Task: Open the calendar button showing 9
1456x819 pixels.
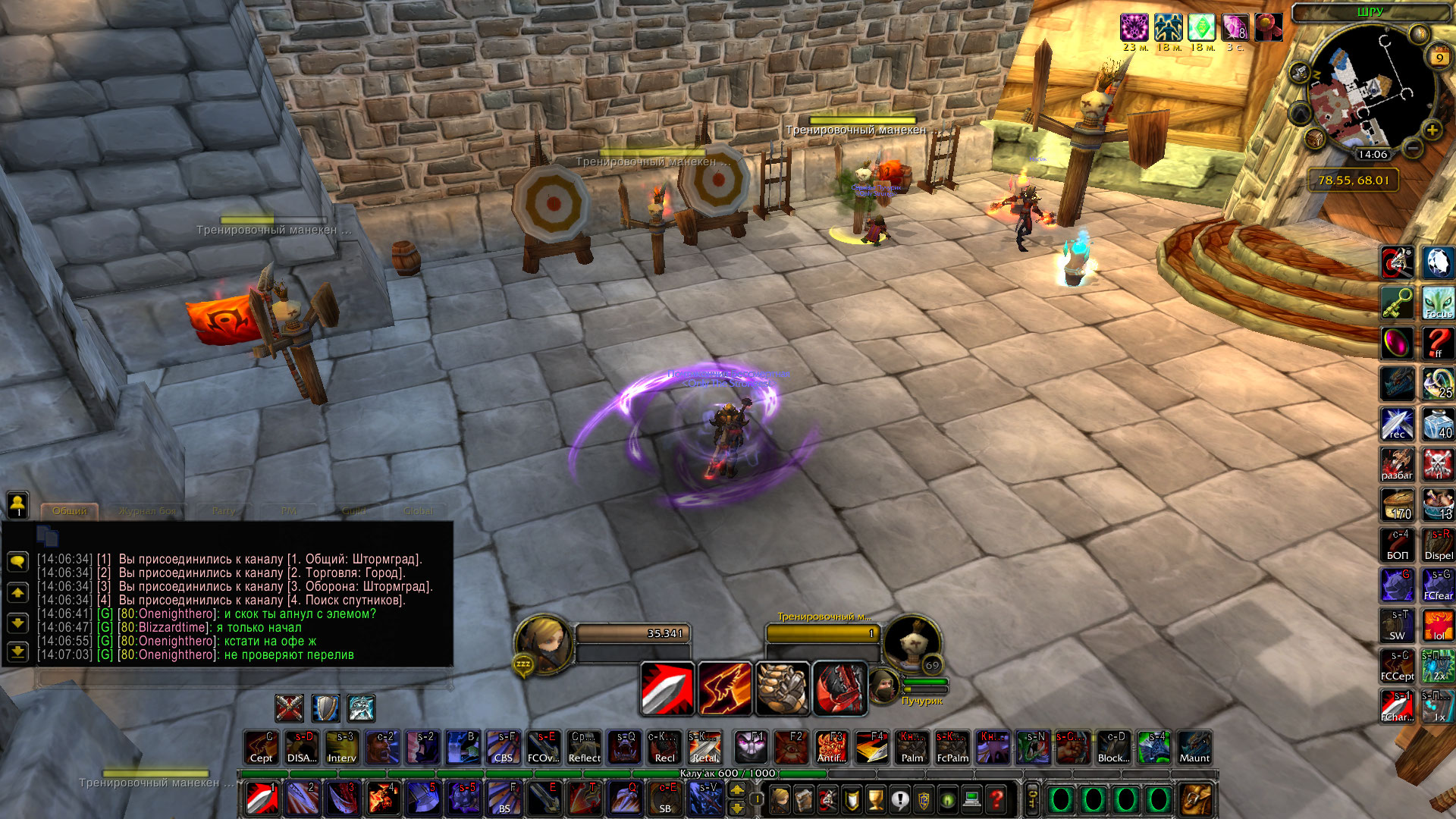Action: point(1439,58)
